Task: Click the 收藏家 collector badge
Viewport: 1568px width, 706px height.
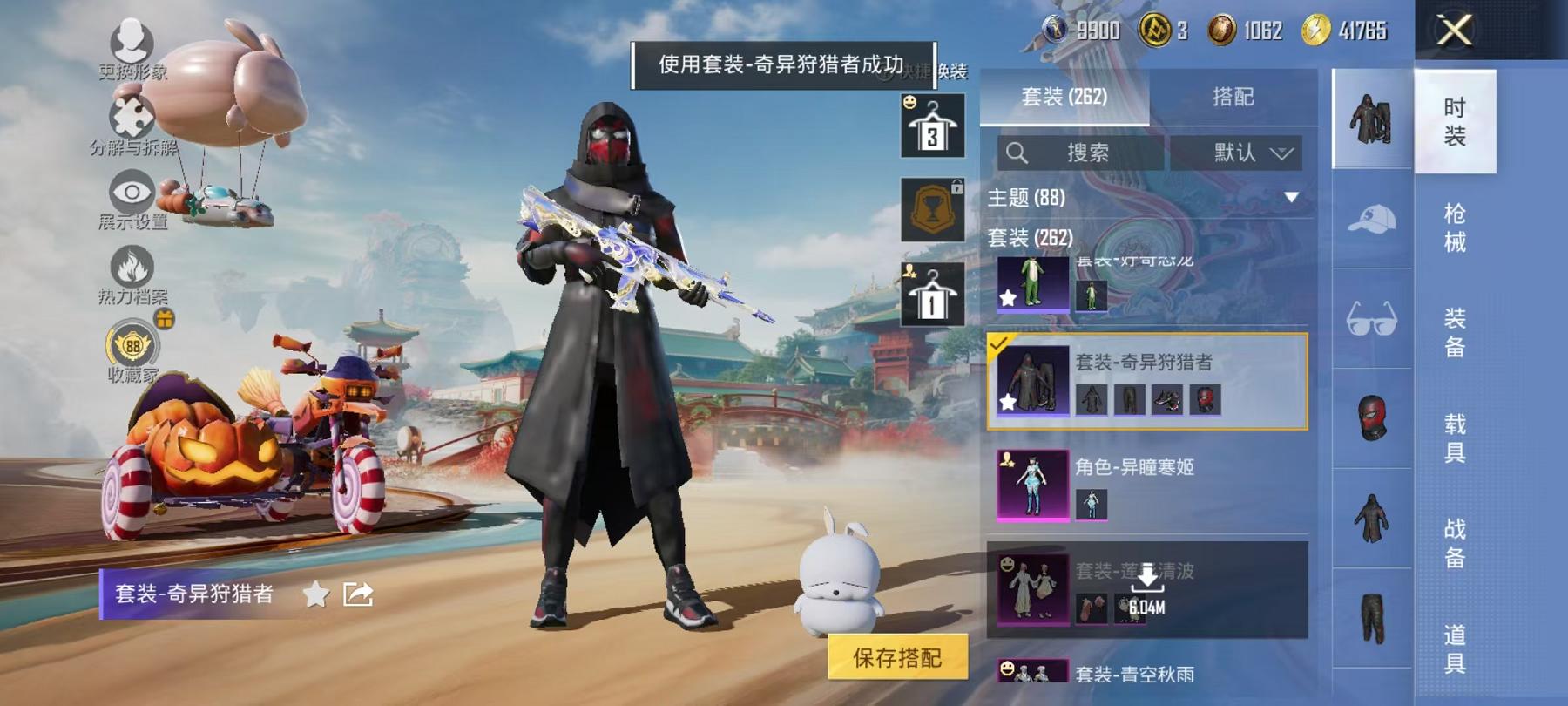Action: tap(135, 347)
